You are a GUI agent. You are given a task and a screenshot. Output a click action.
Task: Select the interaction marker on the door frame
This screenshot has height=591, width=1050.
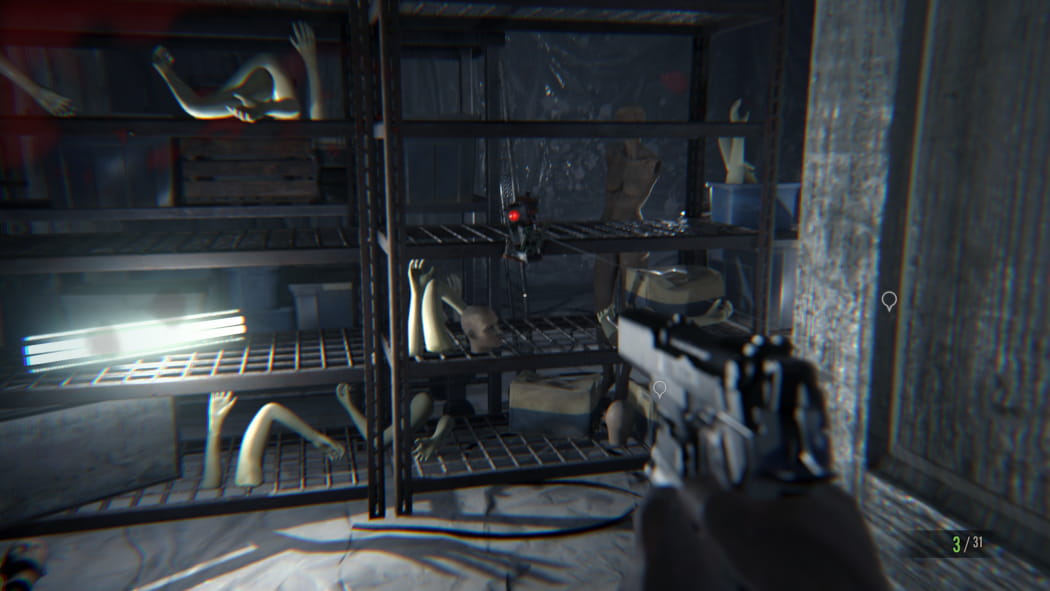888,299
